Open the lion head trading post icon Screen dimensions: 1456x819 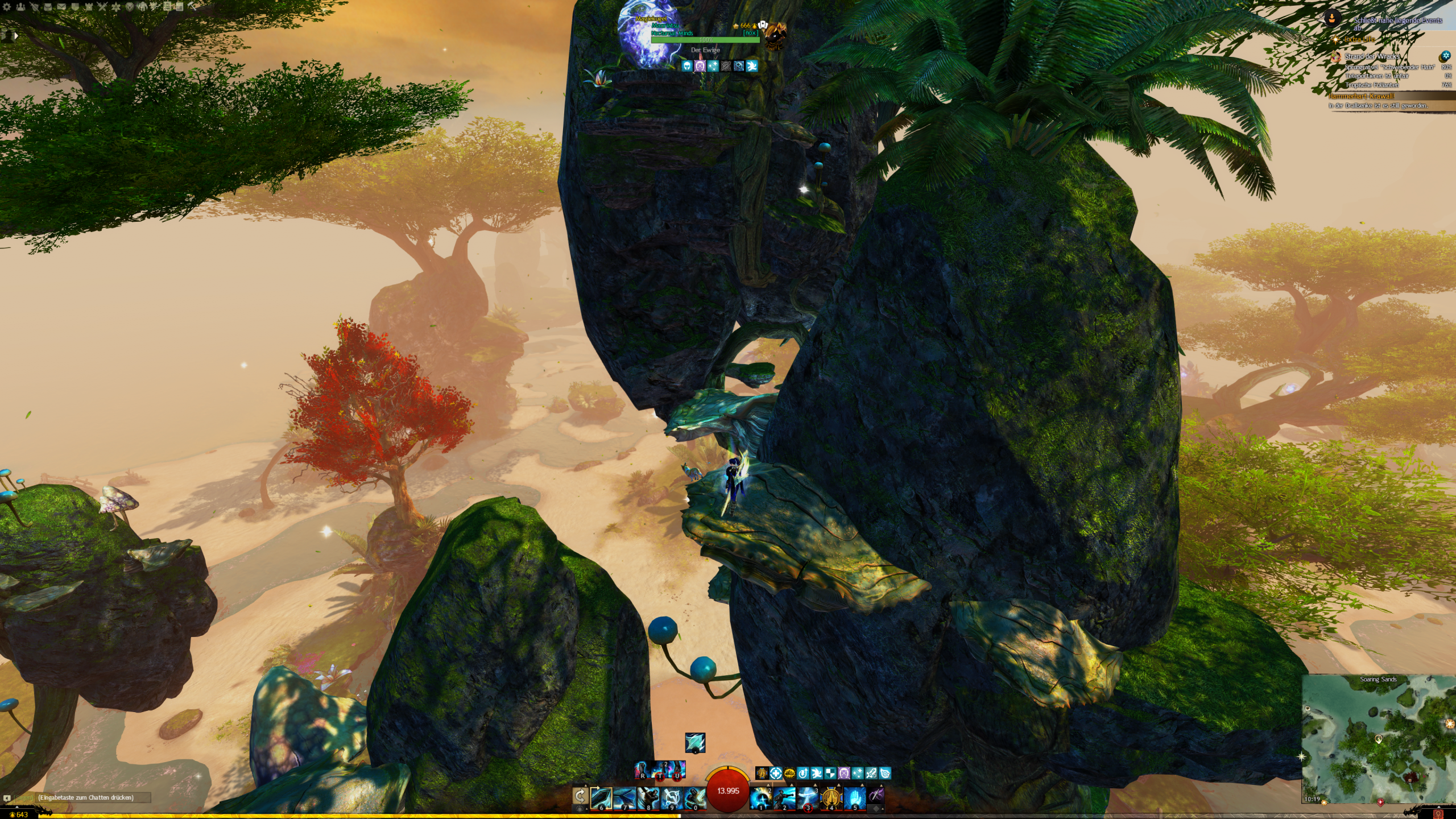(130, 7)
